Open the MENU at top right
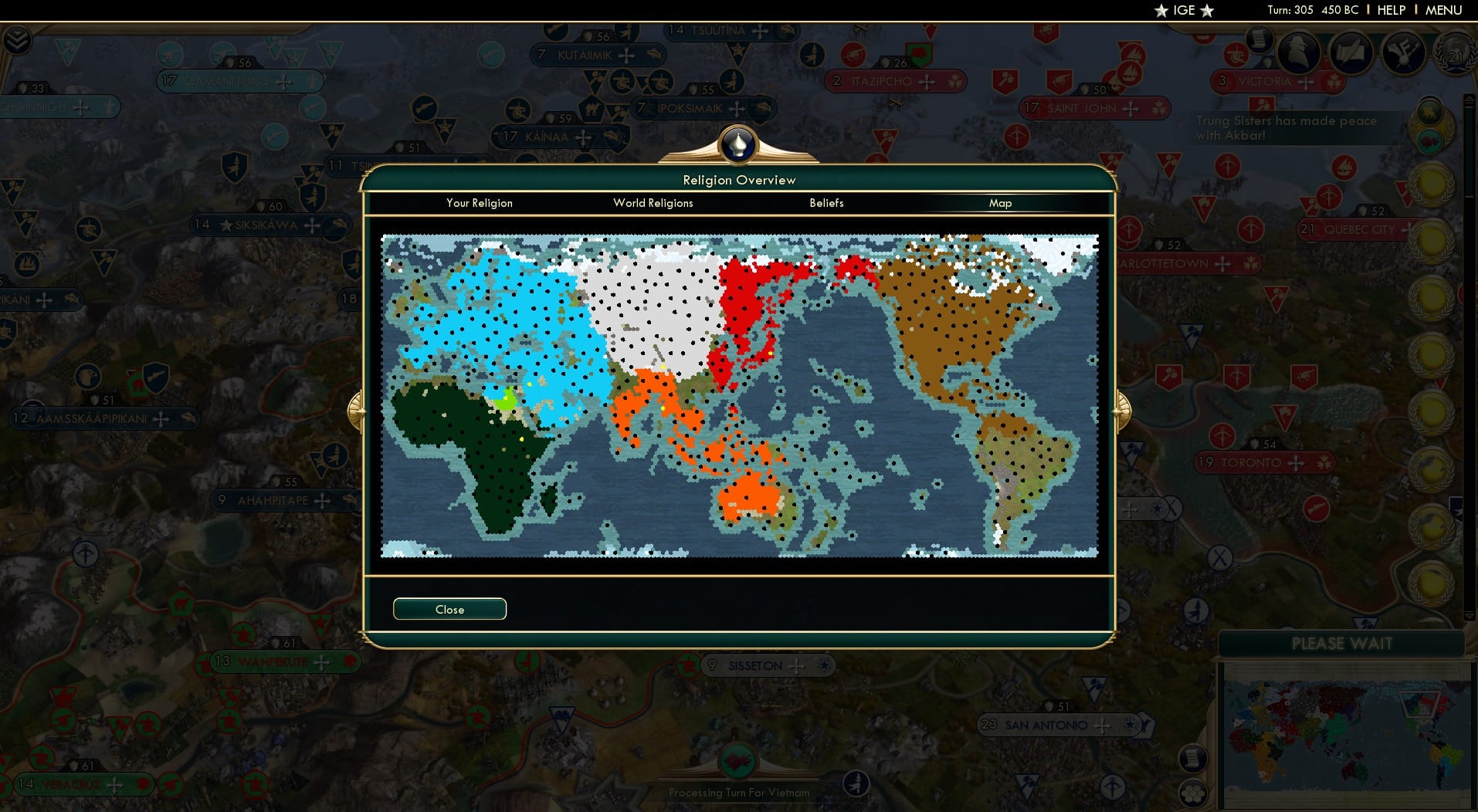This screenshot has width=1478, height=812. point(1442,10)
